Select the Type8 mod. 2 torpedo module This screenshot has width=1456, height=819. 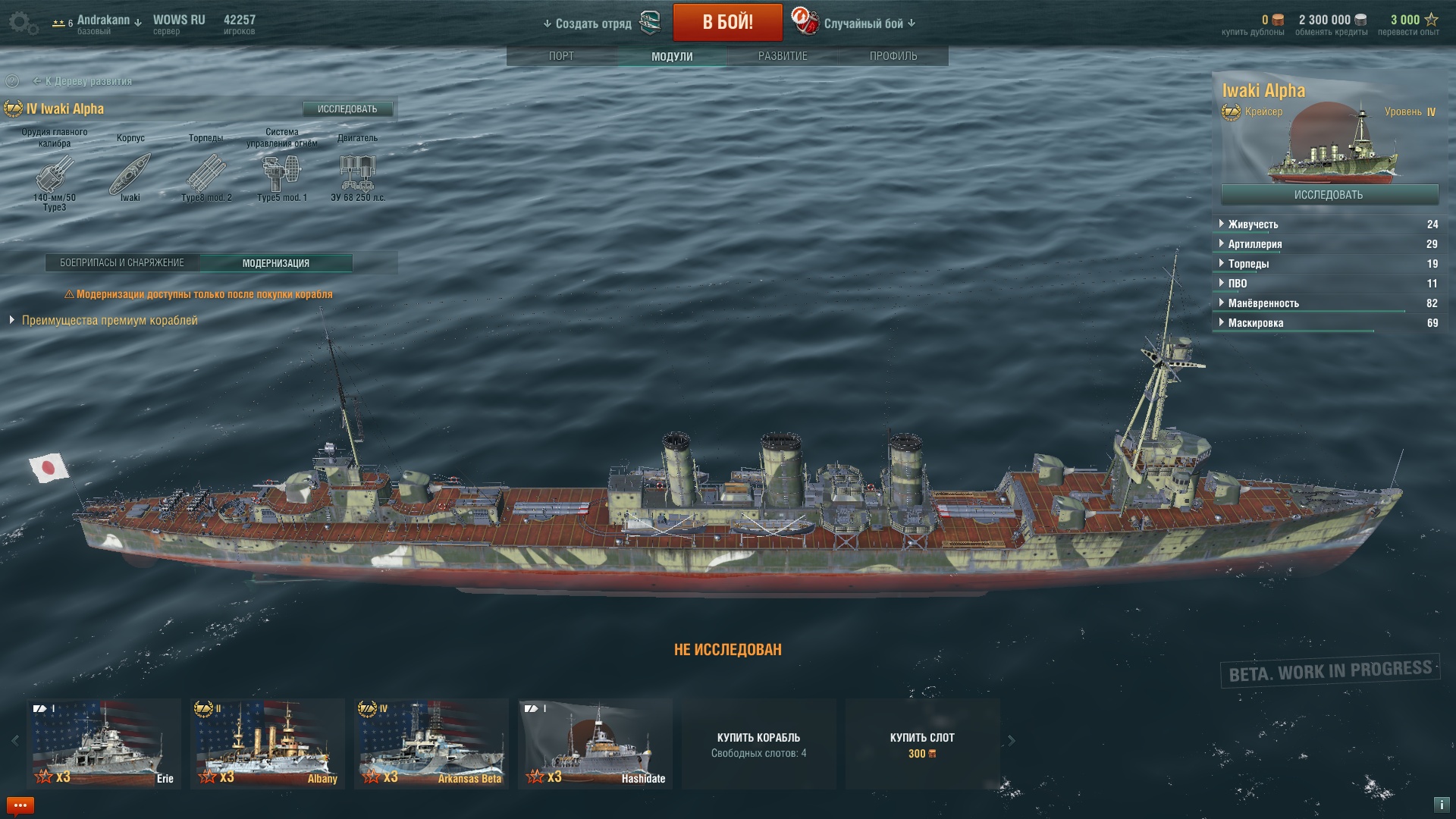[206, 174]
